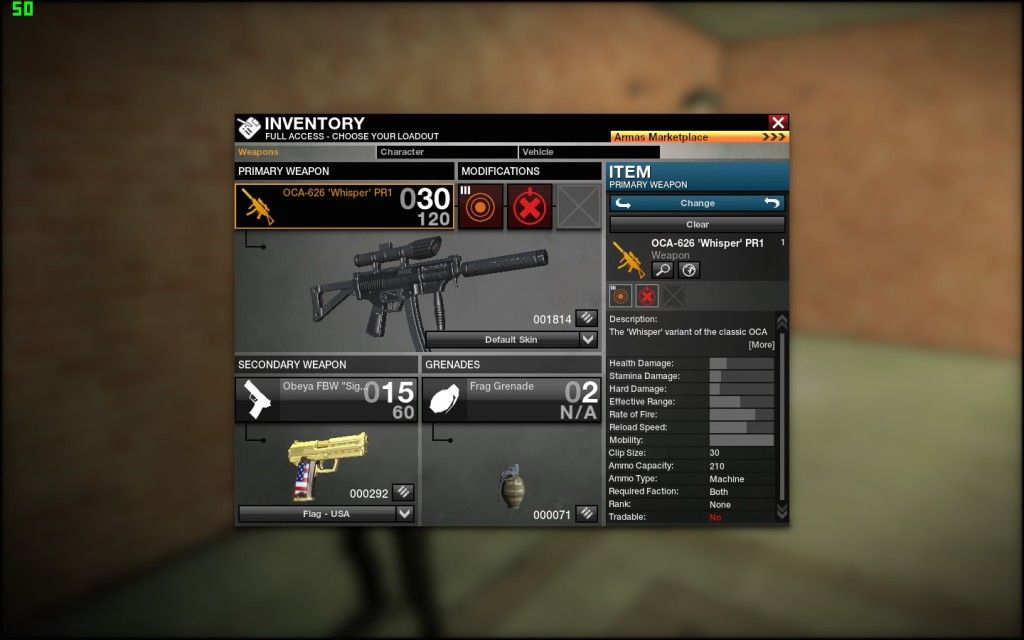The image size is (1024, 640).
Task: Select the orange target modification slot
Action: click(481, 206)
